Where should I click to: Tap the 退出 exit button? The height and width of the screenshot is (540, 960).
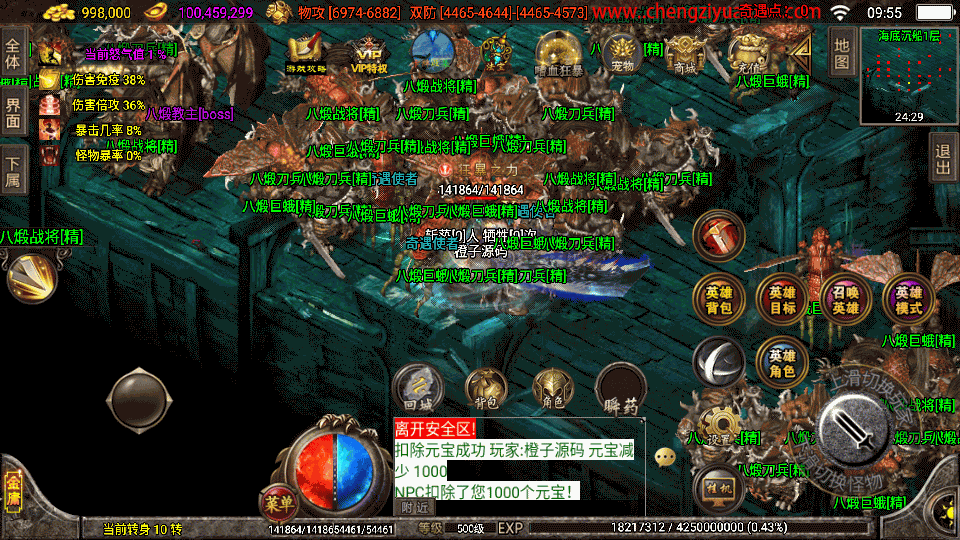click(942, 160)
